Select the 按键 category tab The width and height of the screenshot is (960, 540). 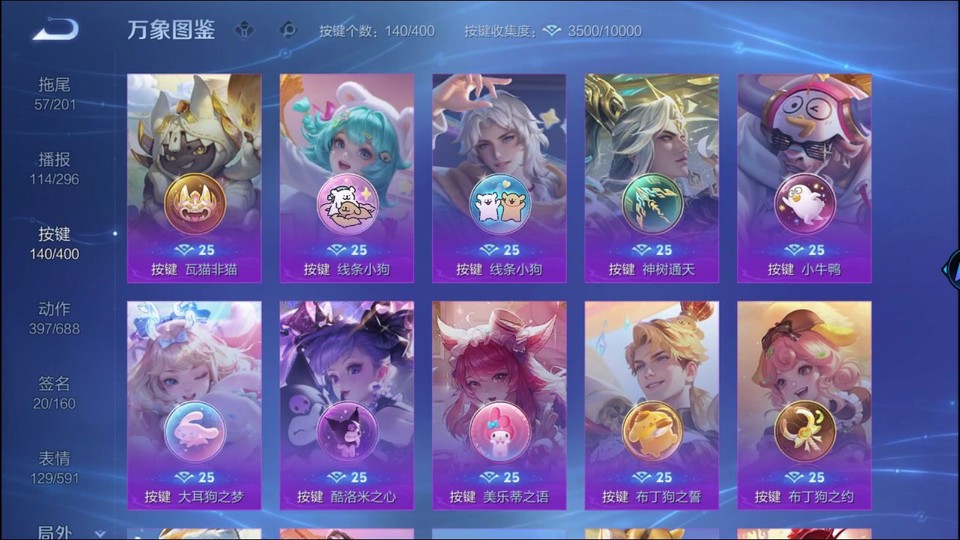(x=55, y=243)
